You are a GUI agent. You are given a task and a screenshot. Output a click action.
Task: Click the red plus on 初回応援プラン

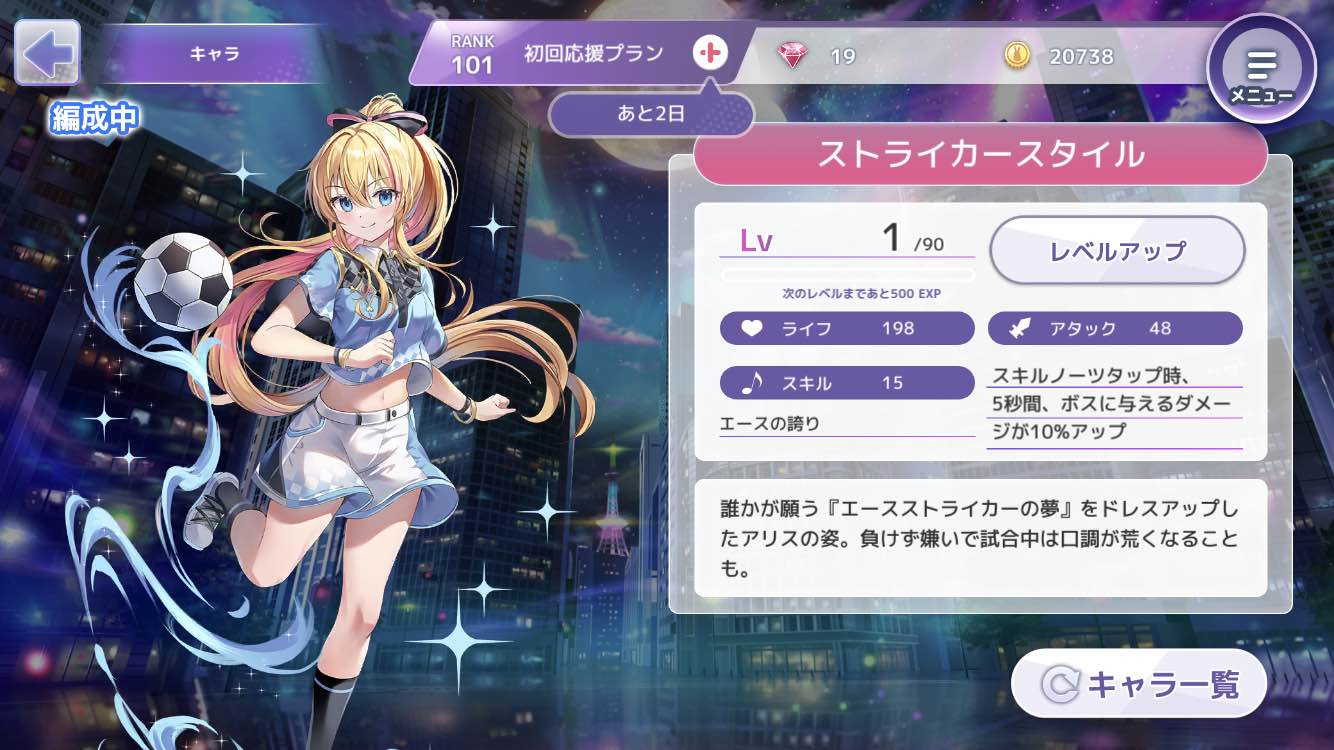pyautogui.click(x=710, y=54)
